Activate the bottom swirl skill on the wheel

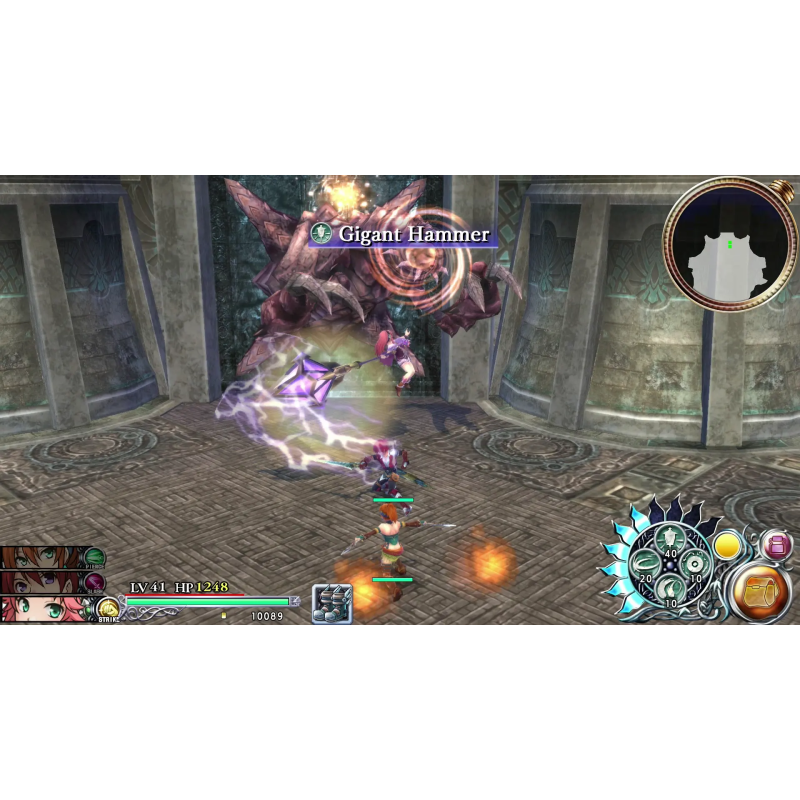669,587
